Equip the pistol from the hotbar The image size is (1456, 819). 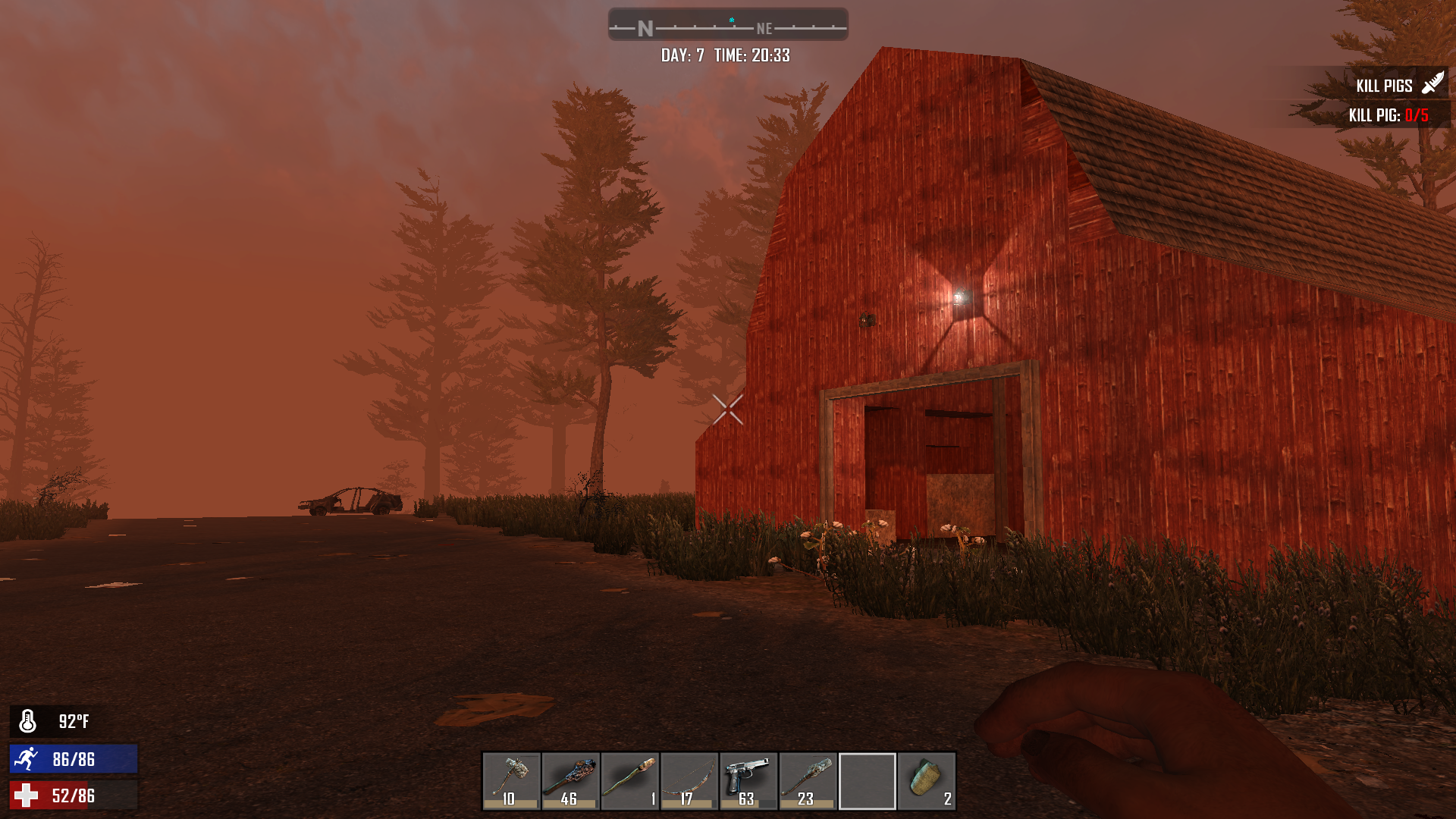click(x=748, y=781)
